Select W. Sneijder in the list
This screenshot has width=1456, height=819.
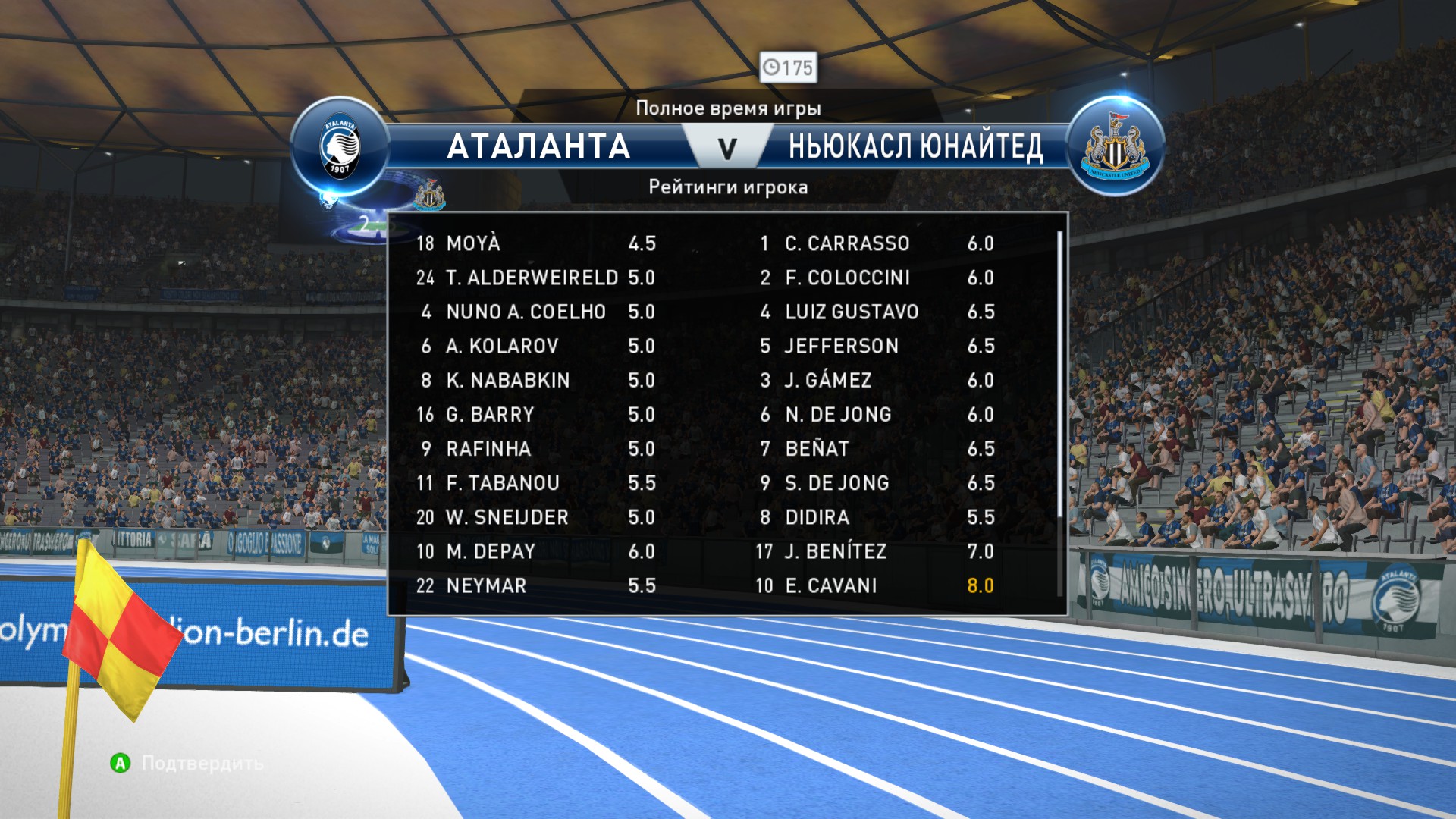tap(535, 517)
